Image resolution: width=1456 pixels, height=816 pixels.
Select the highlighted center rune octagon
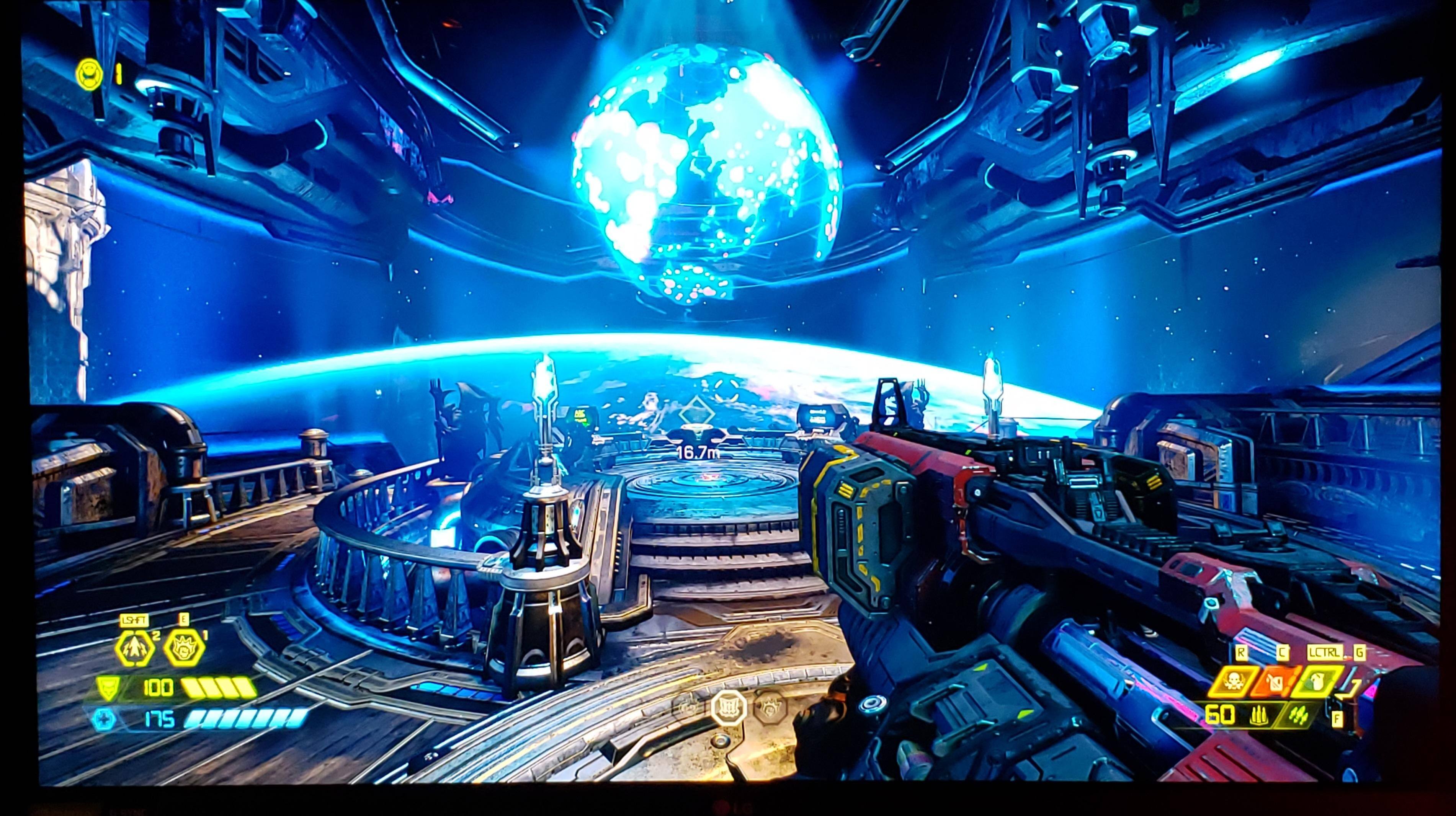tap(728, 708)
